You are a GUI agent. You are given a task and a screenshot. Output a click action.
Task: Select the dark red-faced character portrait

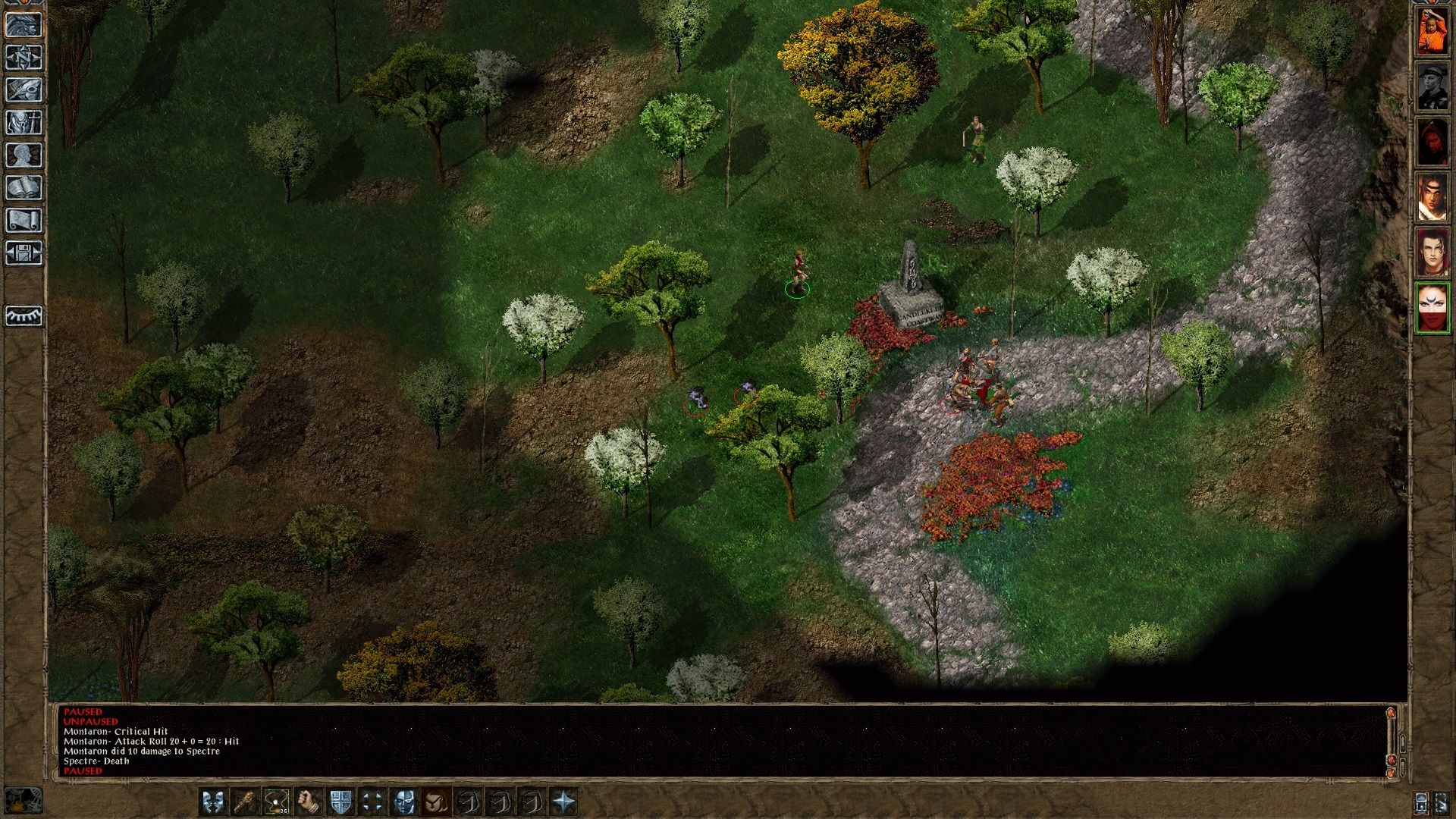[1432, 142]
